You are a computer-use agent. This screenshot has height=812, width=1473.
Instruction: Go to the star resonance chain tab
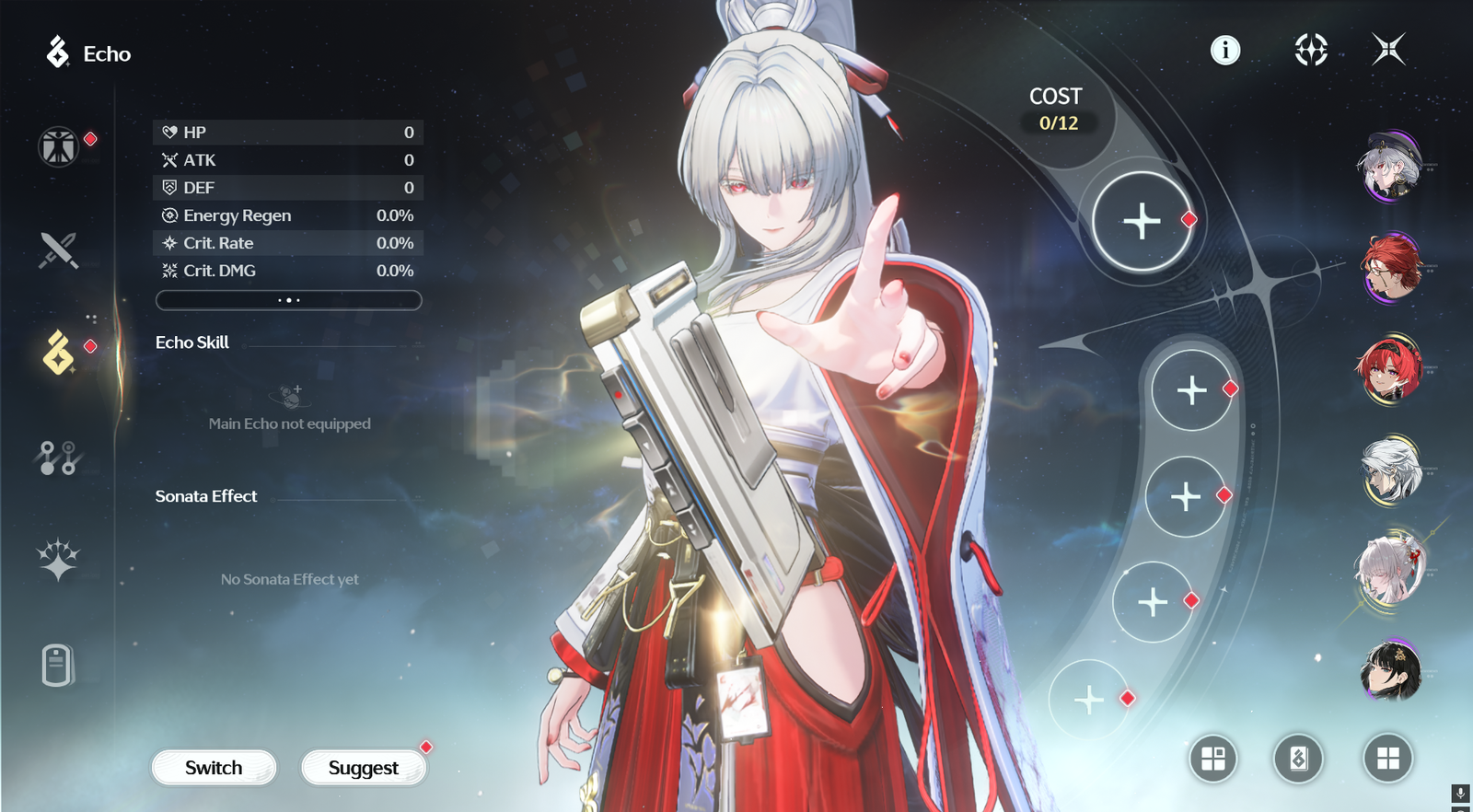click(x=58, y=560)
